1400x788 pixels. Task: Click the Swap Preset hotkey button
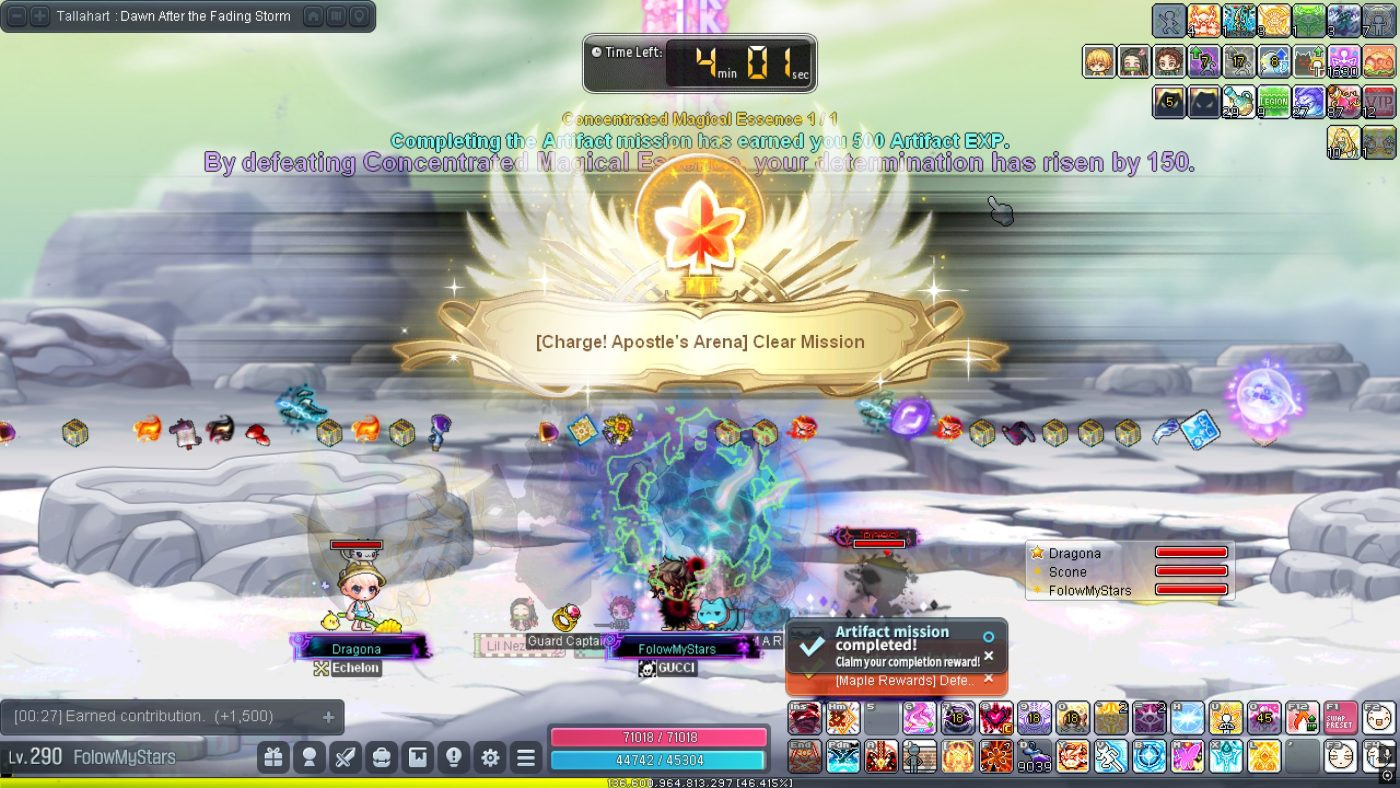pos(1339,717)
